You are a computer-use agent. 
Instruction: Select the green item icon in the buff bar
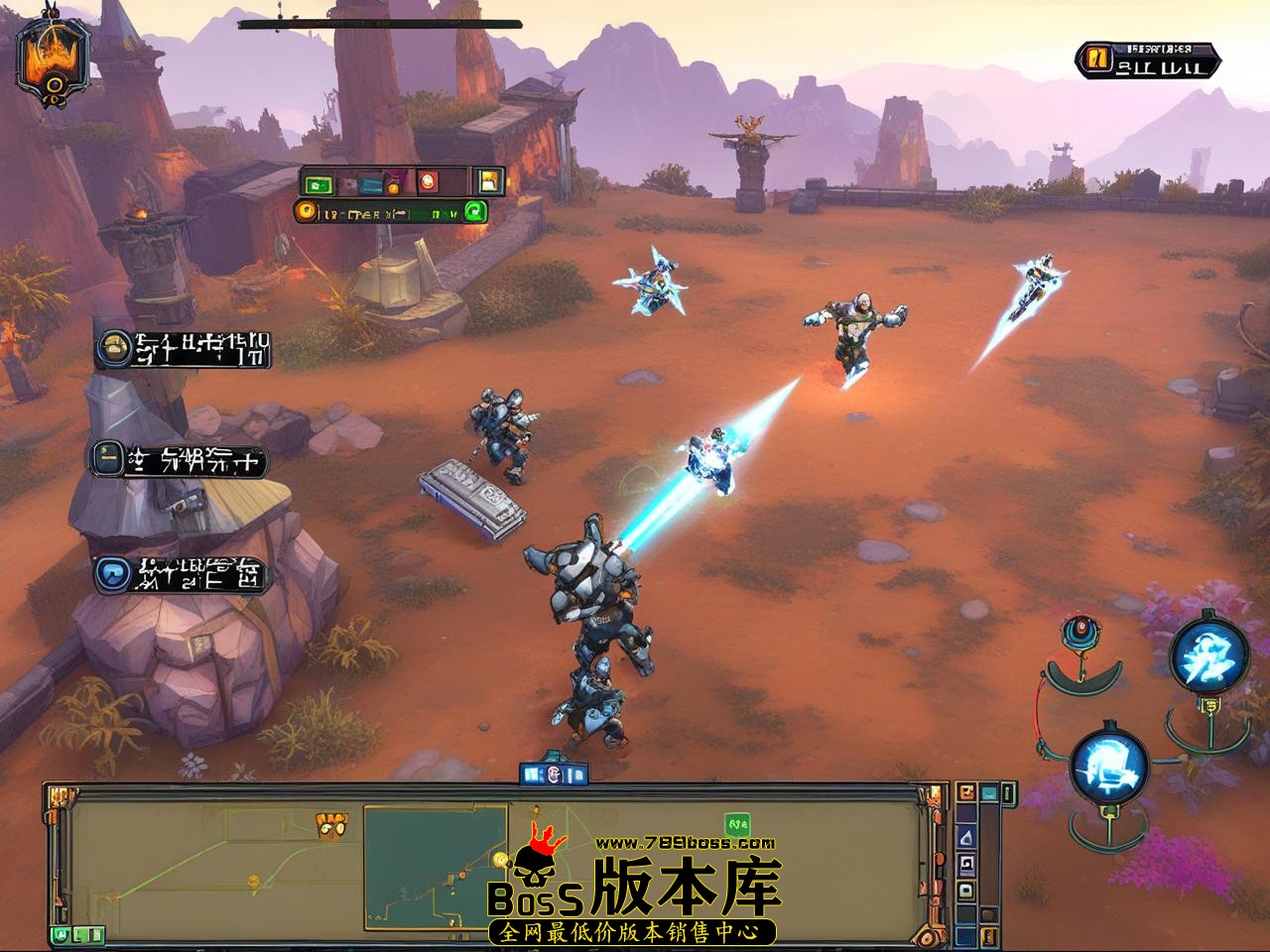[317, 184]
